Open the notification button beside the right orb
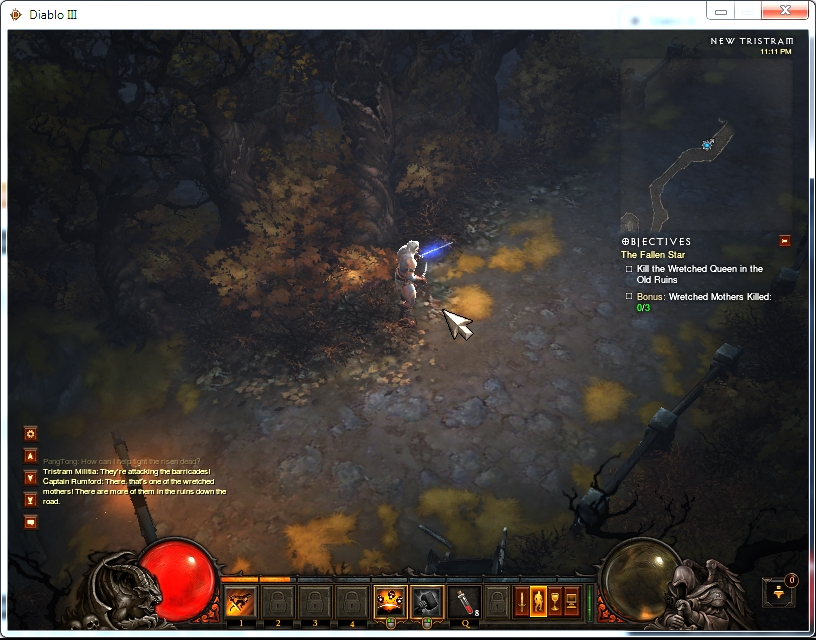The image size is (816, 640). [780, 592]
